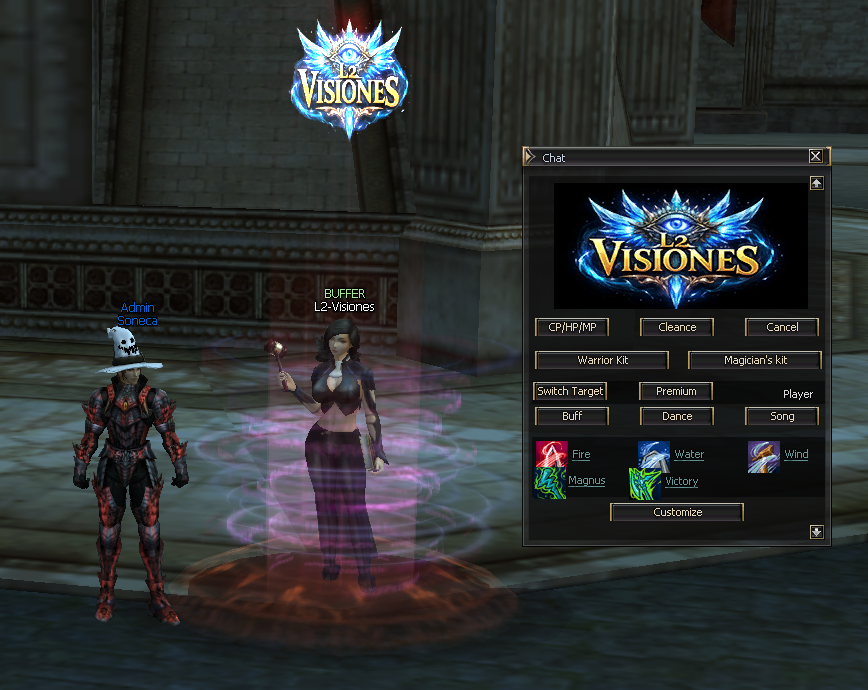Select the Fire buff link
Screen dimensions: 868x690
coord(581,455)
